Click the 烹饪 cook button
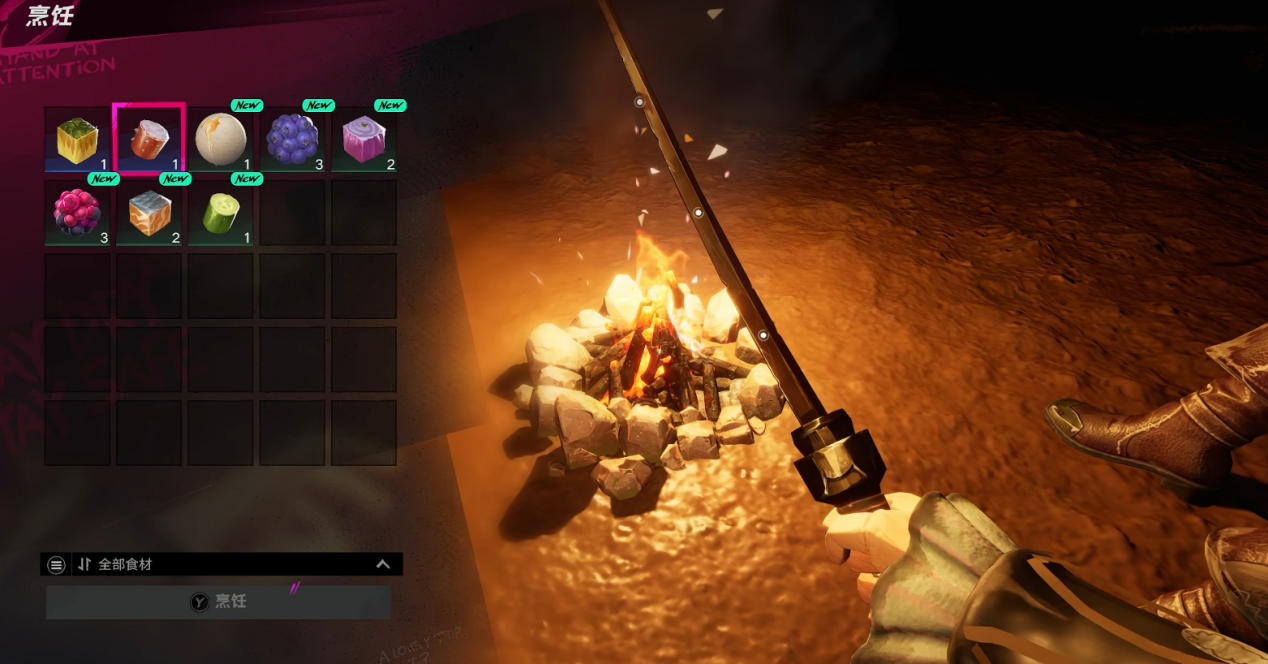The image size is (1268, 664). click(218, 602)
